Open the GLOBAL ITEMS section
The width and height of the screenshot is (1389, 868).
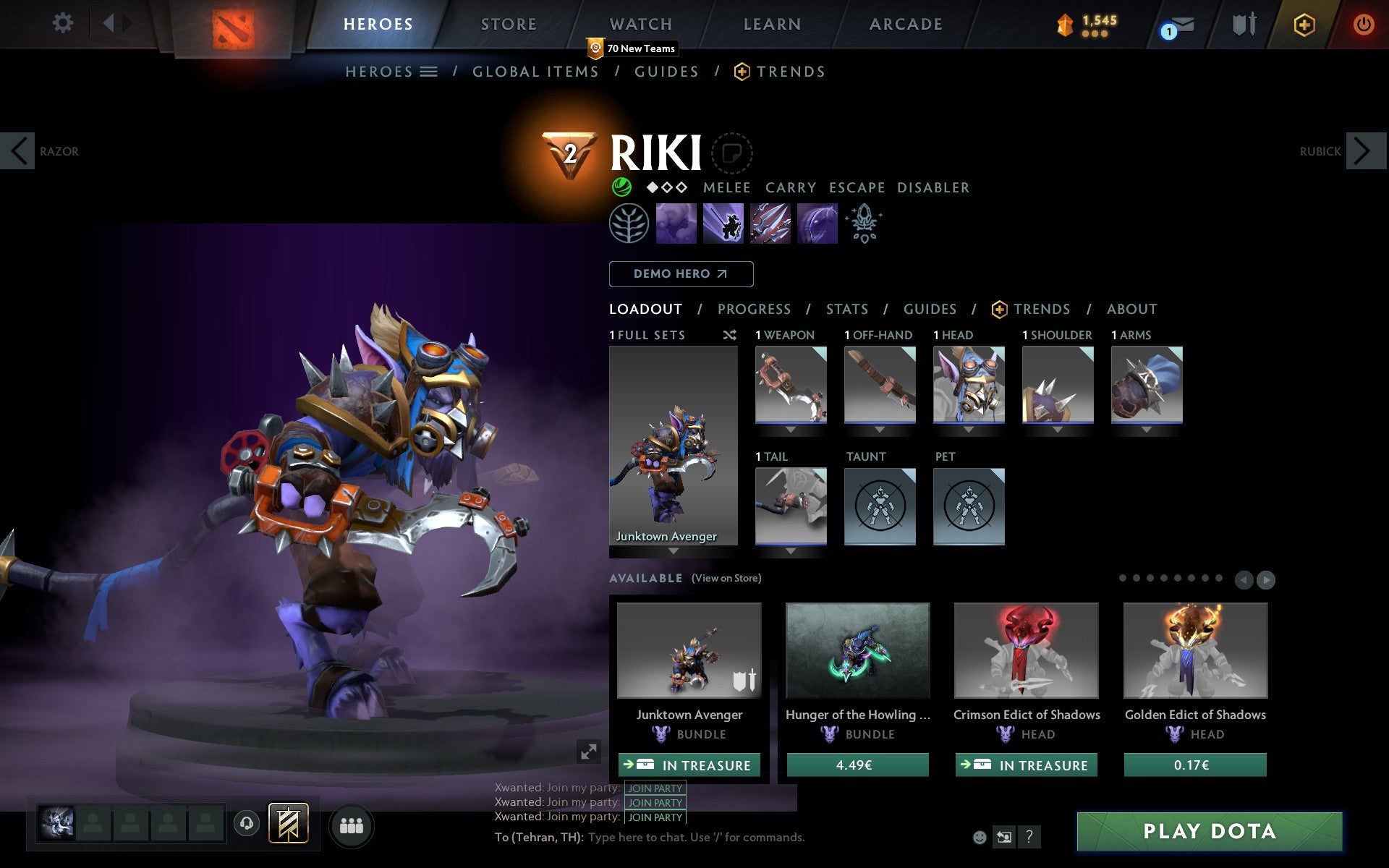pos(535,72)
